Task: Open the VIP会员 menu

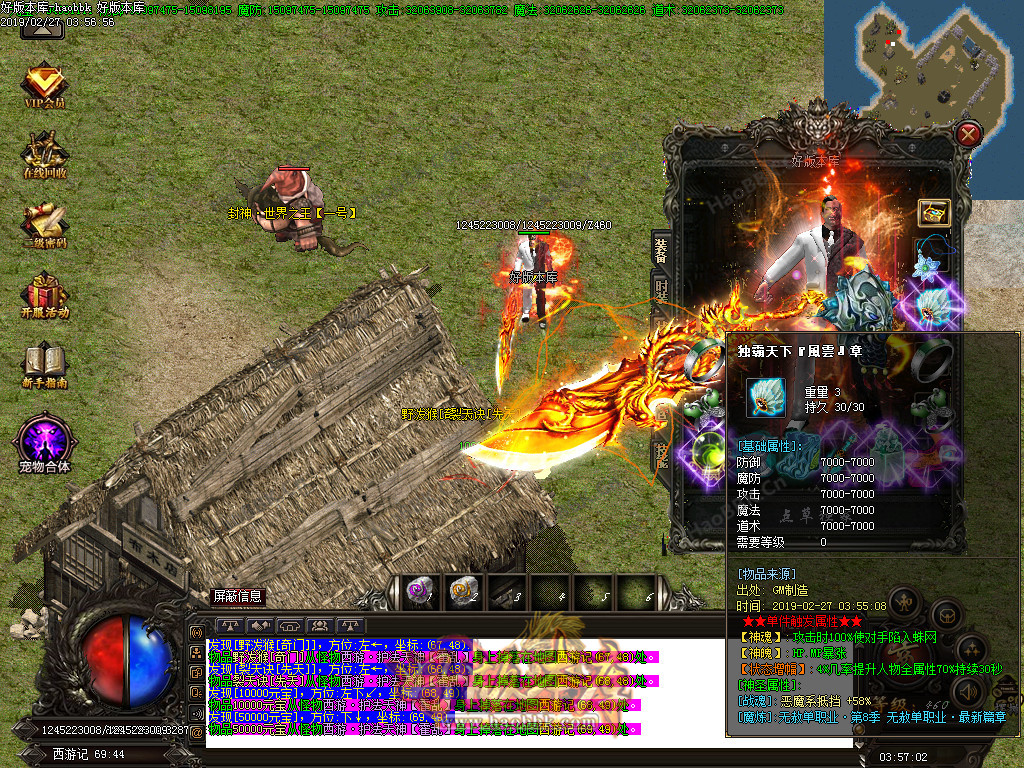Action: pos(45,86)
